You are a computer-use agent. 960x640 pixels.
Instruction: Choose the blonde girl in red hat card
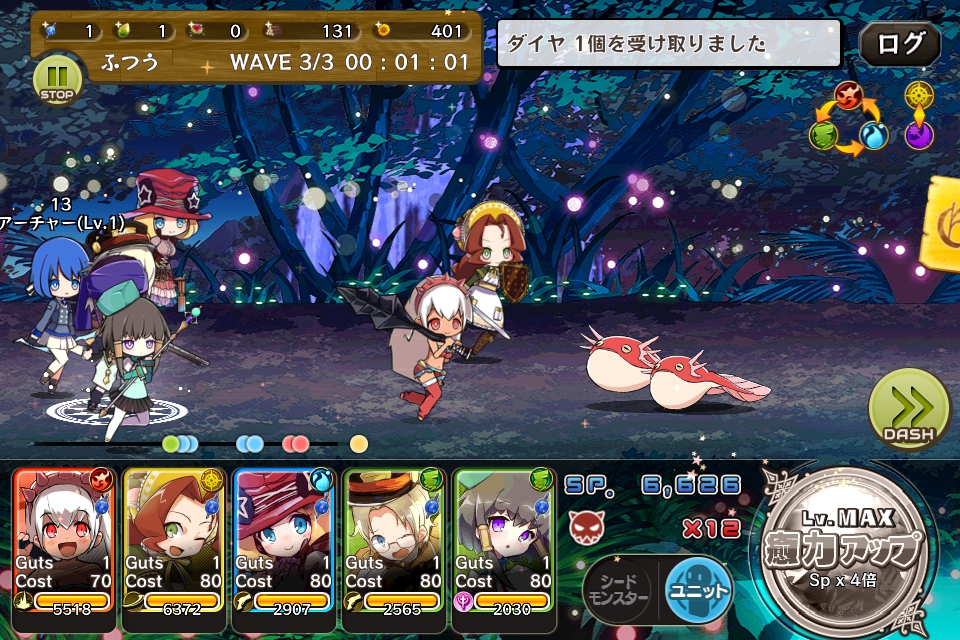[283, 540]
